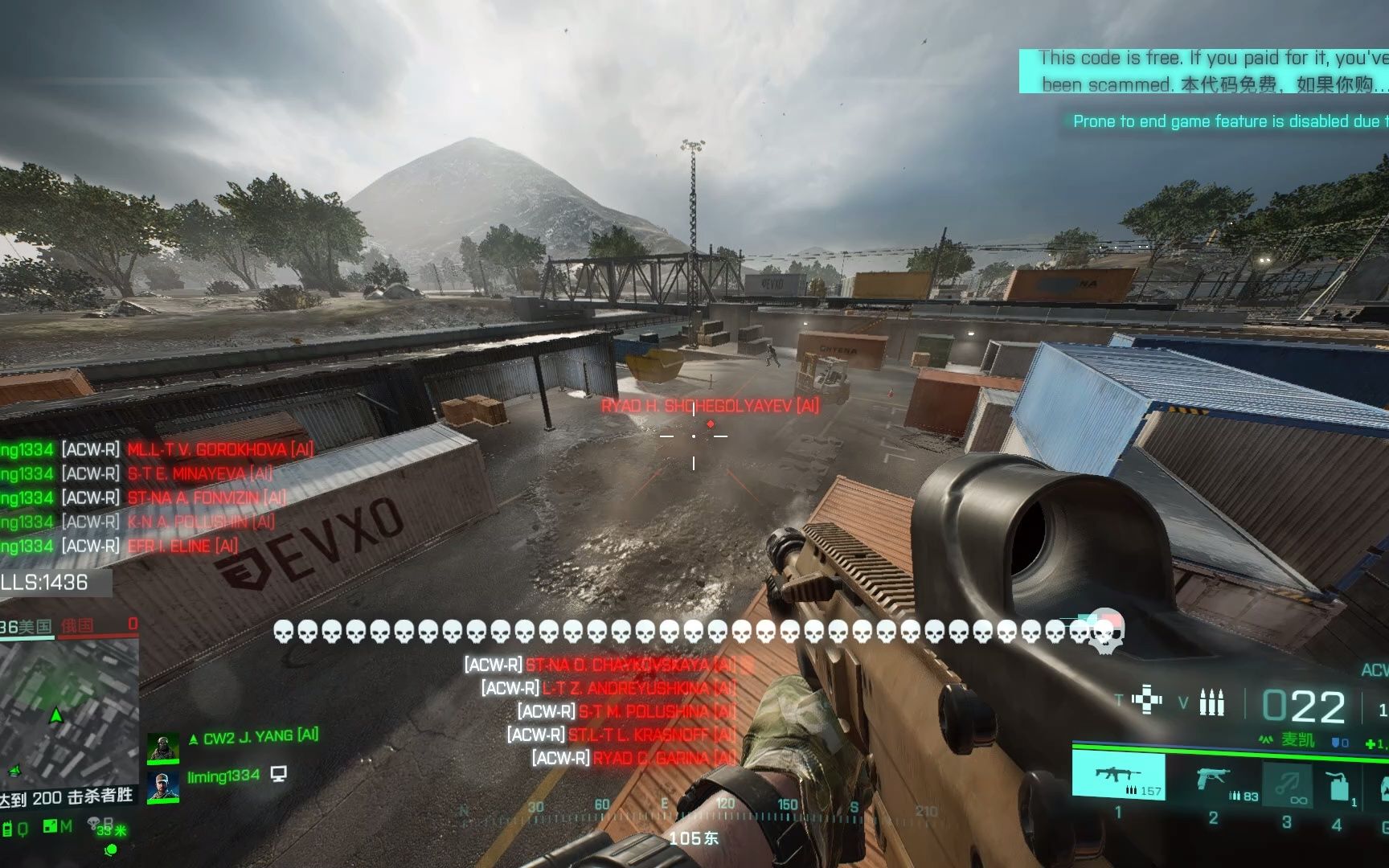Open the attachment plus-menu cross icon

[x=1146, y=700]
